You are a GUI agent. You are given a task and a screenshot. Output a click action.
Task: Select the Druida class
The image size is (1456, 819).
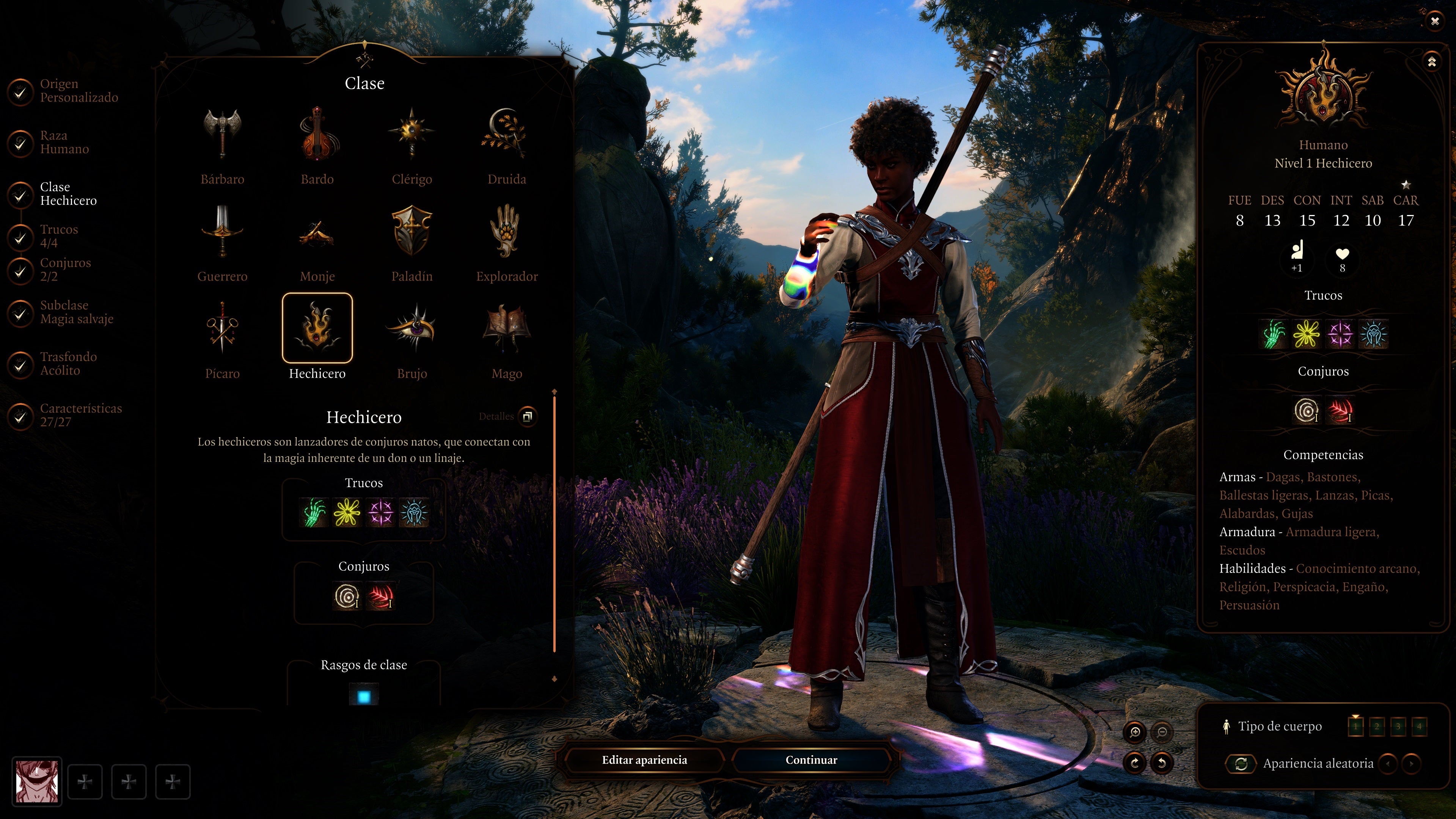pyautogui.click(x=506, y=135)
